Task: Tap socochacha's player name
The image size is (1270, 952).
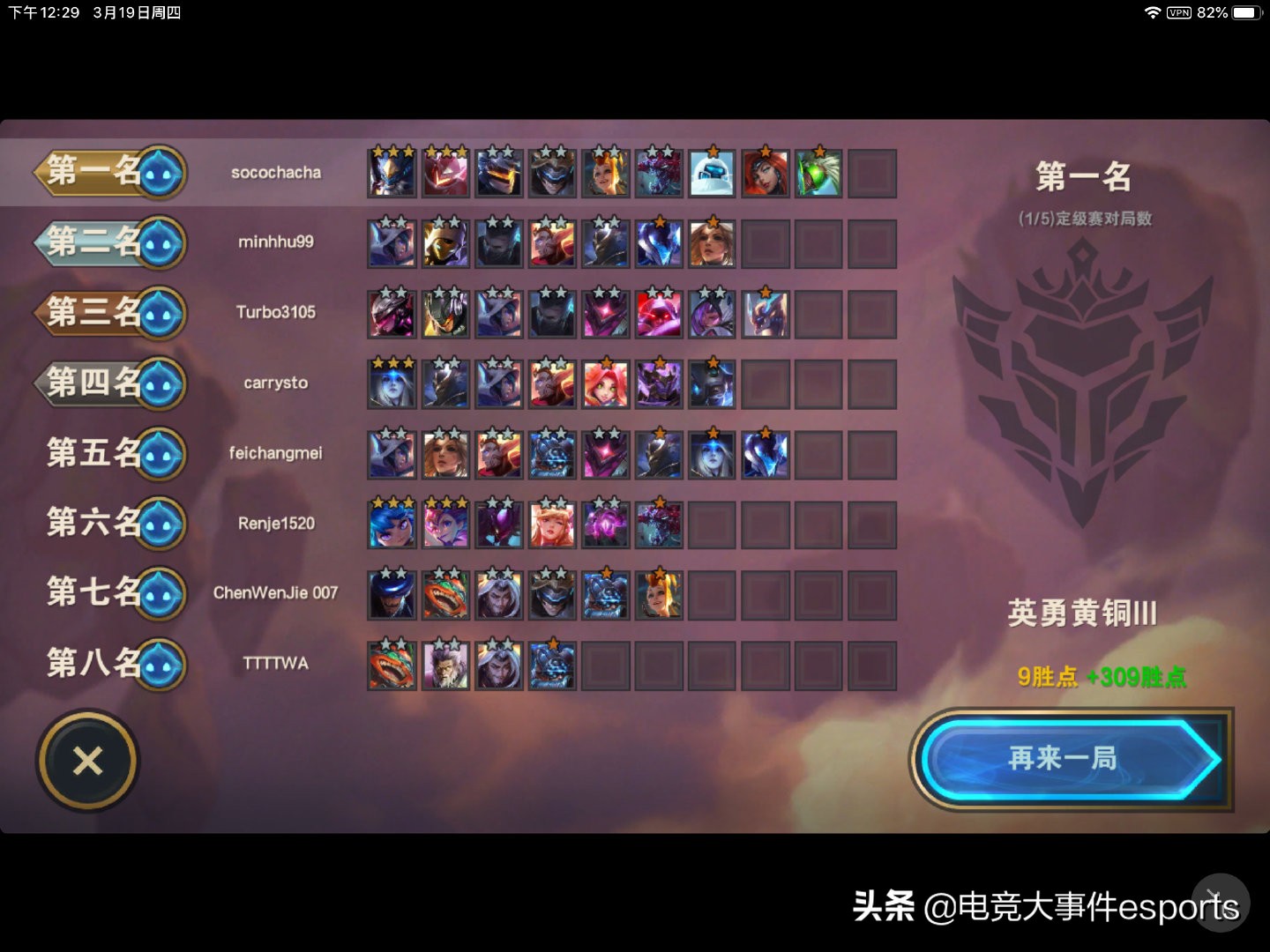Action: [x=276, y=173]
